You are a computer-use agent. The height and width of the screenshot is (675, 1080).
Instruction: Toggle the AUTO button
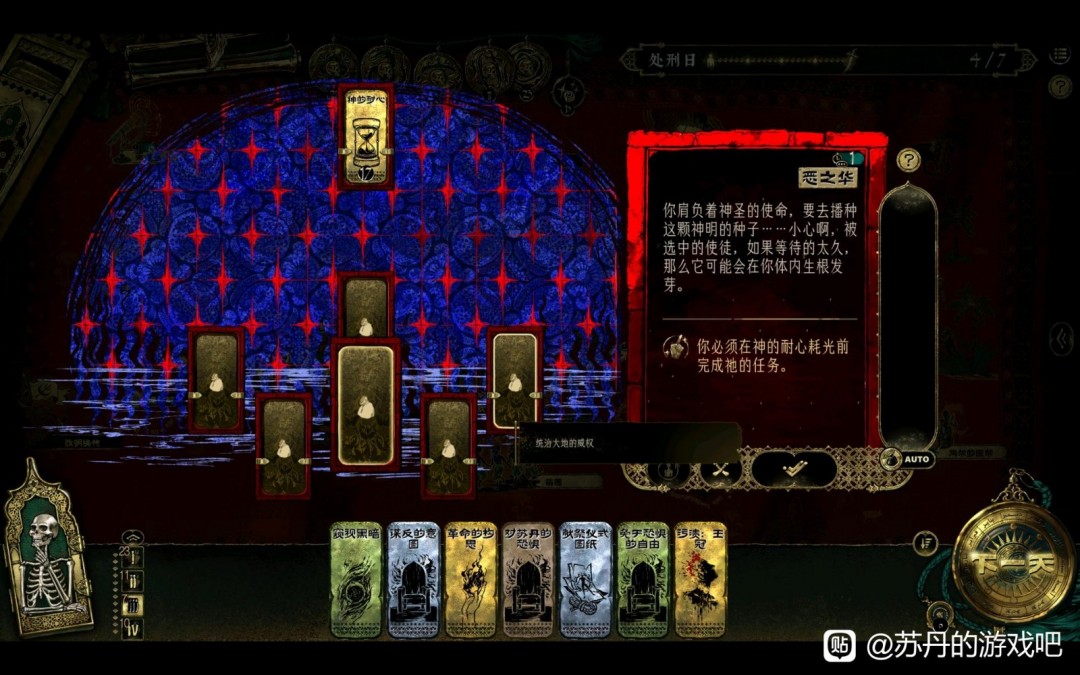coord(908,459)
